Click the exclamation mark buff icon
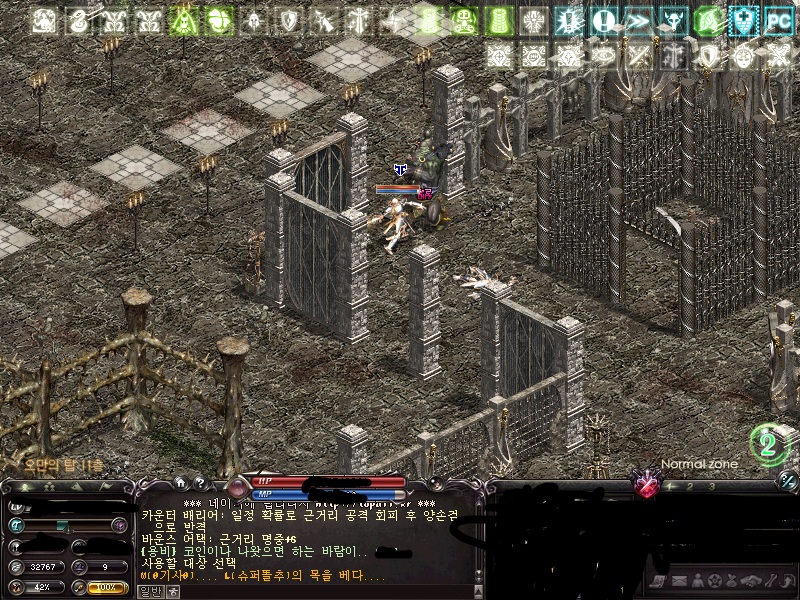The width and height of the screenshot is (800, 600). point(603,20)
